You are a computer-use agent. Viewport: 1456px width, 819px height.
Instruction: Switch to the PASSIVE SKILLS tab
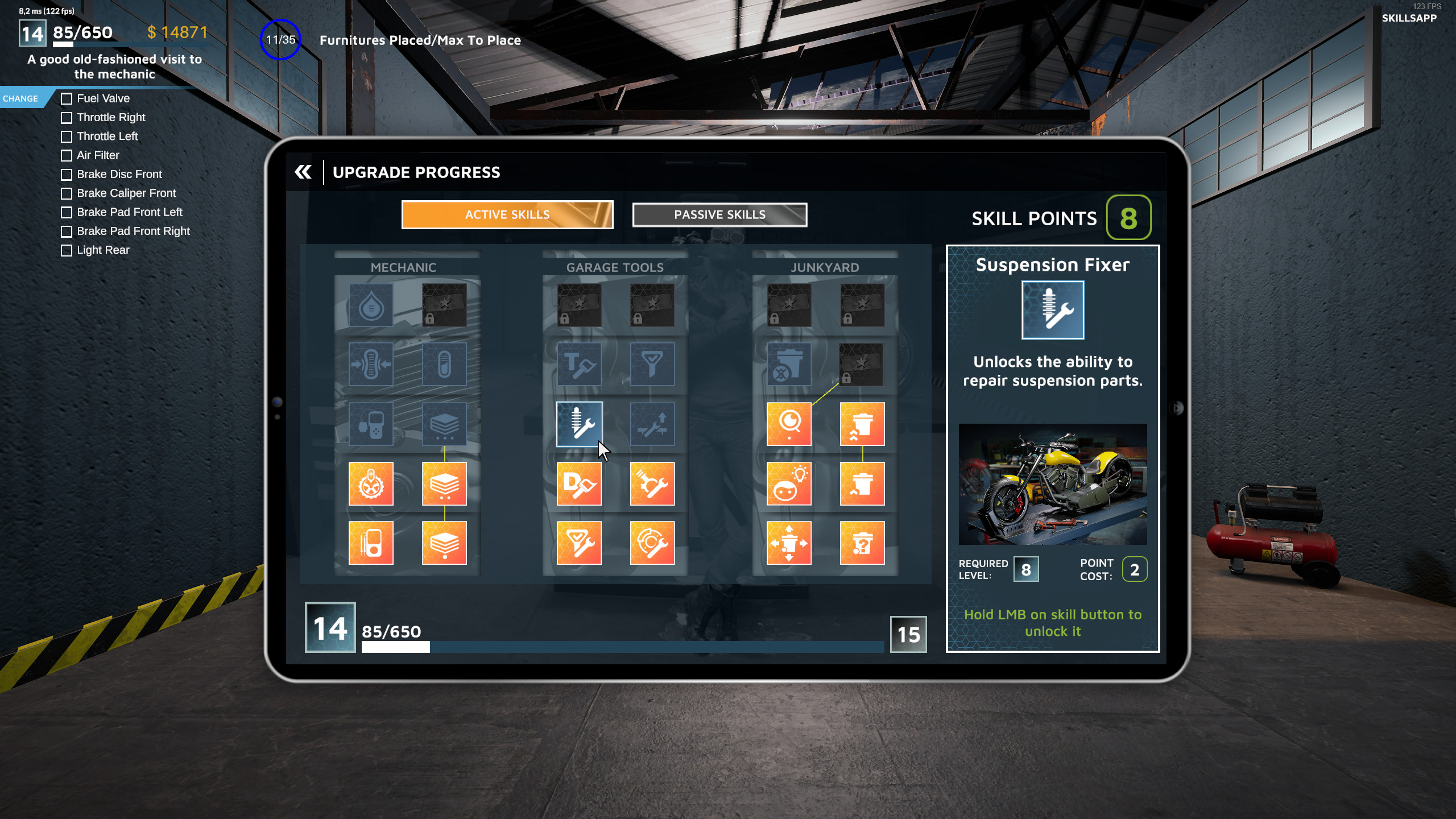(x=719, y=215)
